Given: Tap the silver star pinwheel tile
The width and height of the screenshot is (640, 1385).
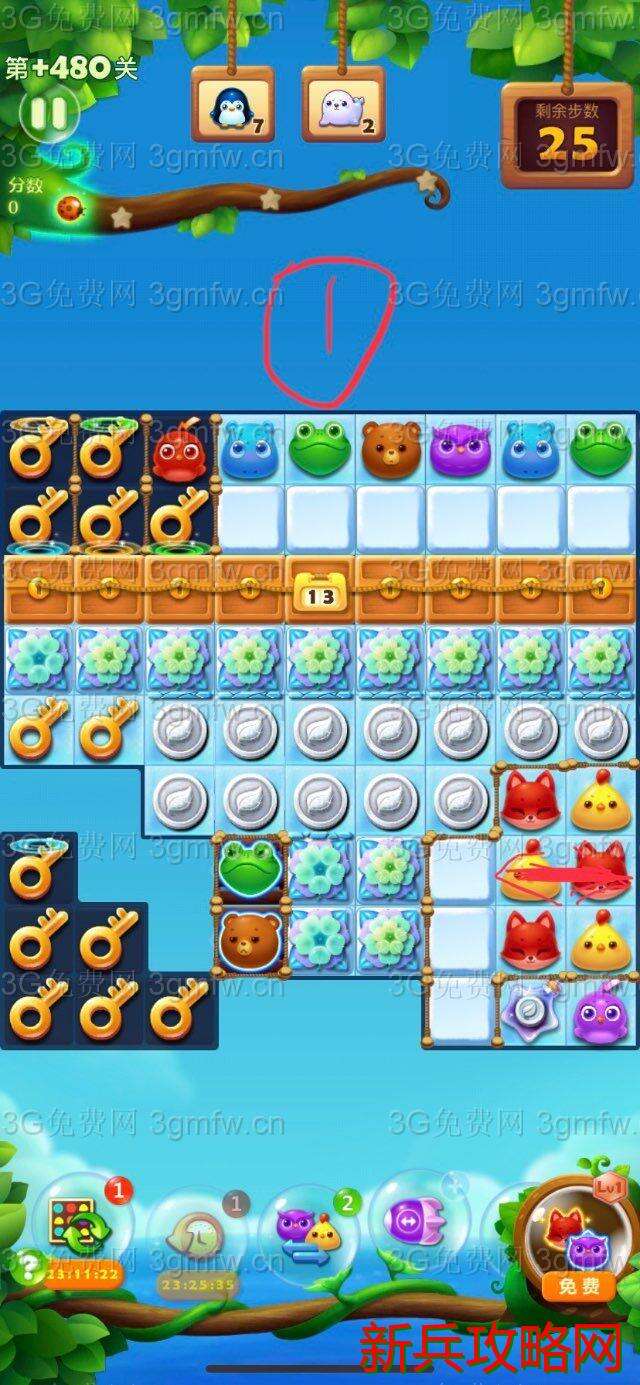Looking at the screenshot, I should 531,1010.
